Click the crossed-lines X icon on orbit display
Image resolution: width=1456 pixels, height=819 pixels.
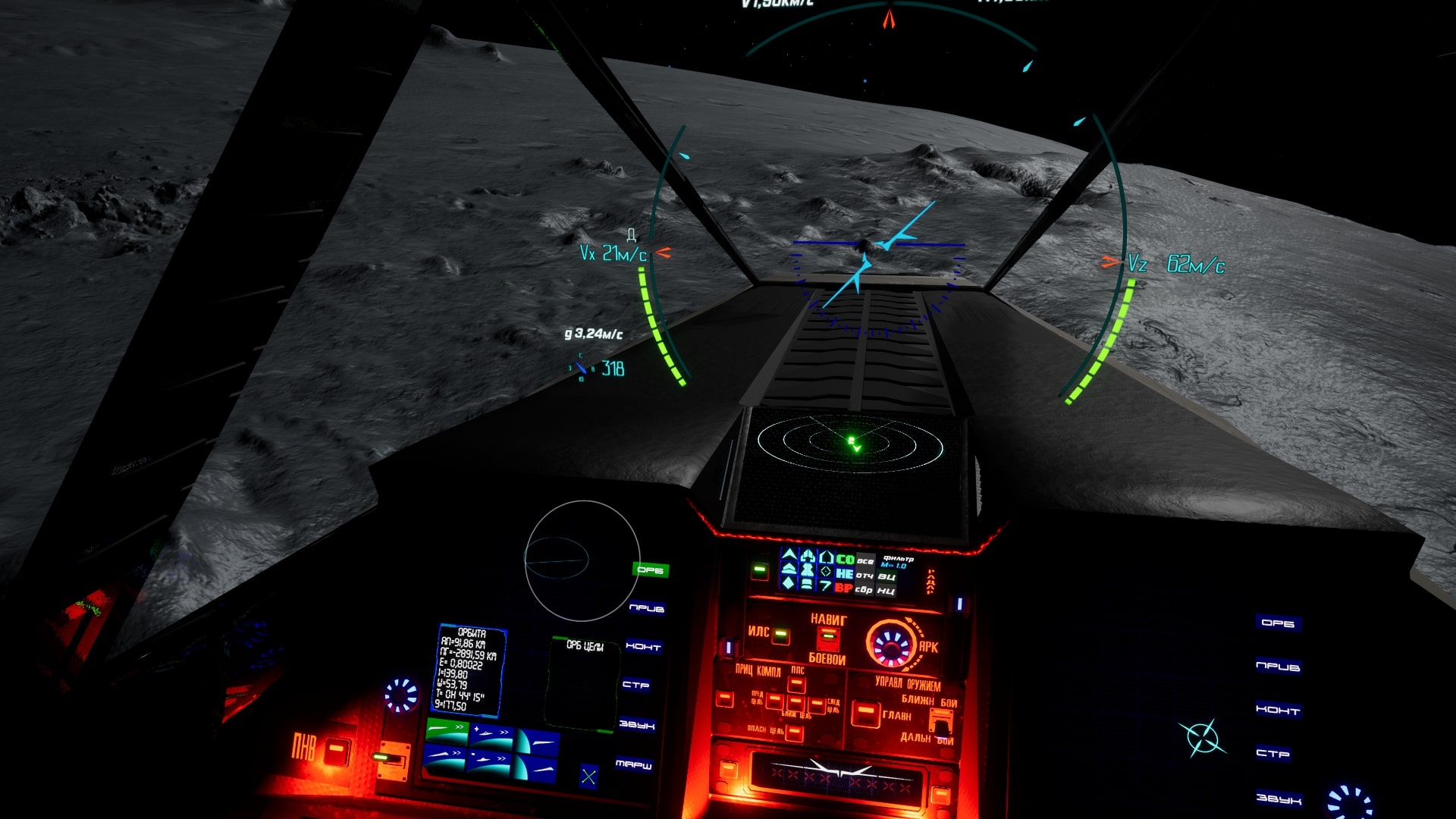pyautogui.click(x=588, y=776)
